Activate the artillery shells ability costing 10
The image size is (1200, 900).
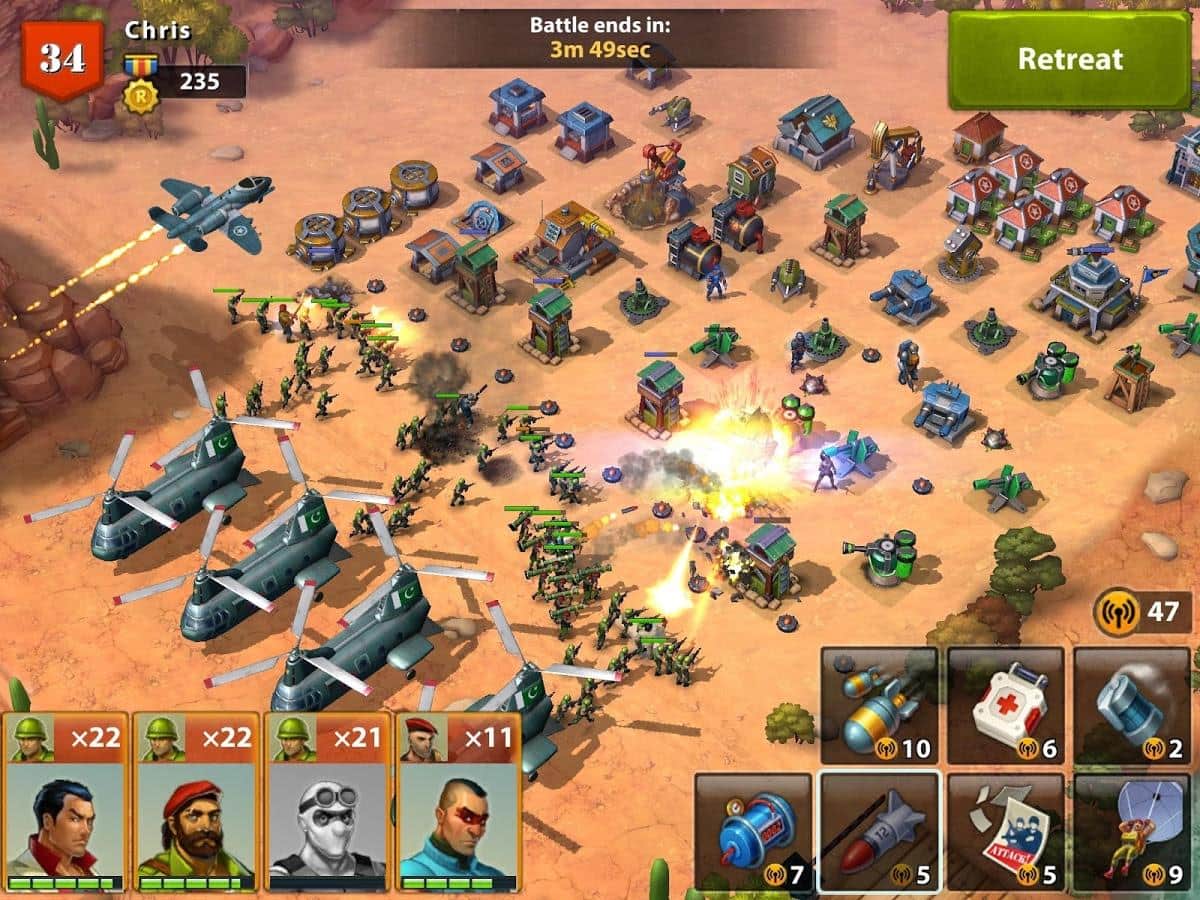[x=879, y=706]
